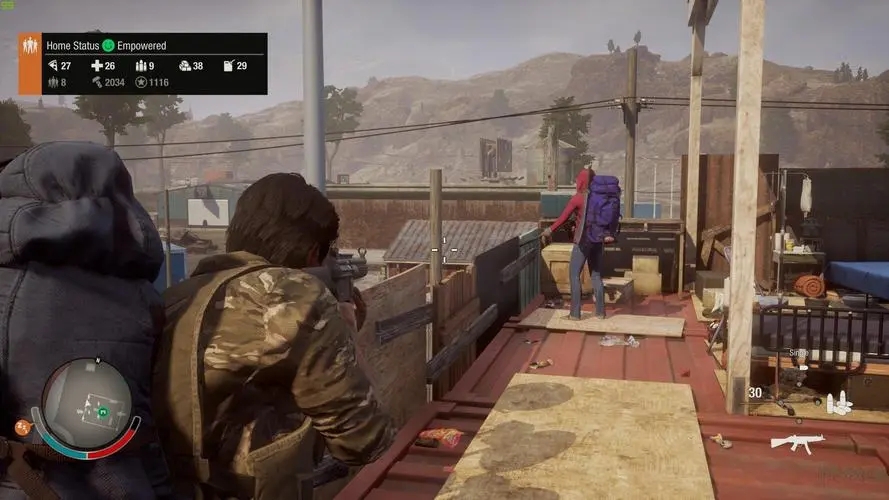Select the community population icon
Screen dimensions: 889x500
tap(52, 82)
